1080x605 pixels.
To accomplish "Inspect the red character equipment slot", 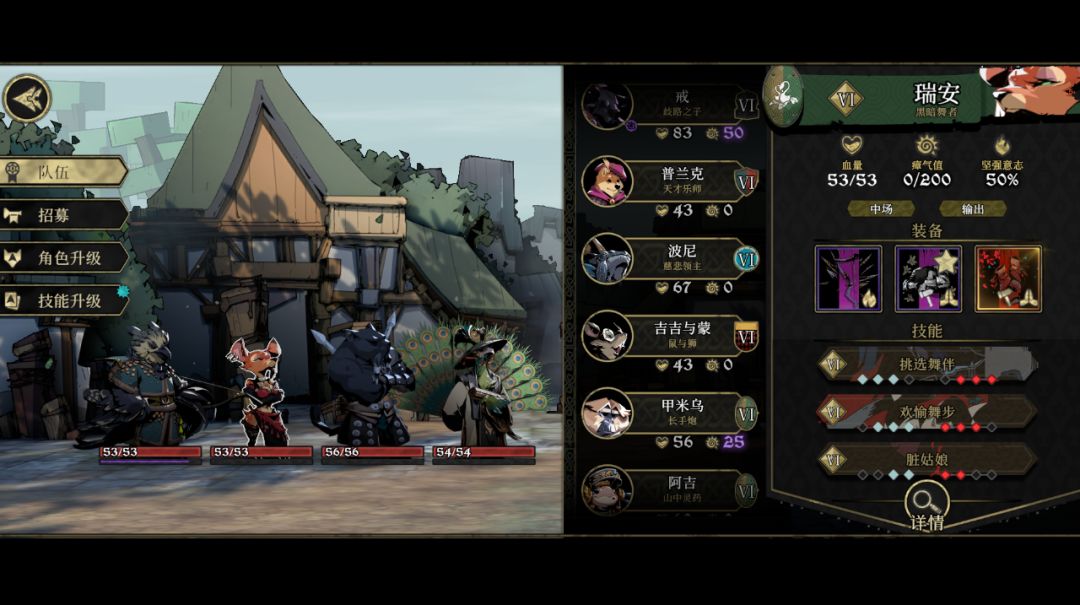I will (1008, 279).
